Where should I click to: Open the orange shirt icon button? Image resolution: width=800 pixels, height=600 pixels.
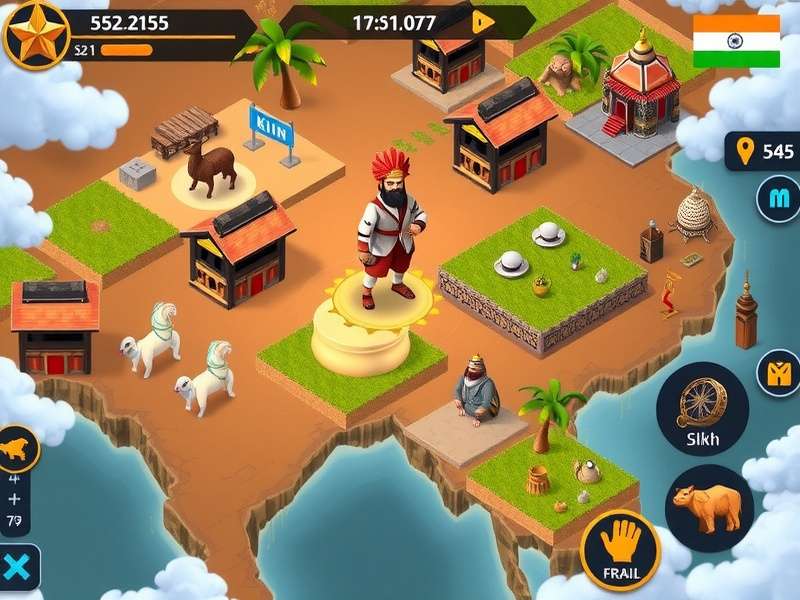779,373
